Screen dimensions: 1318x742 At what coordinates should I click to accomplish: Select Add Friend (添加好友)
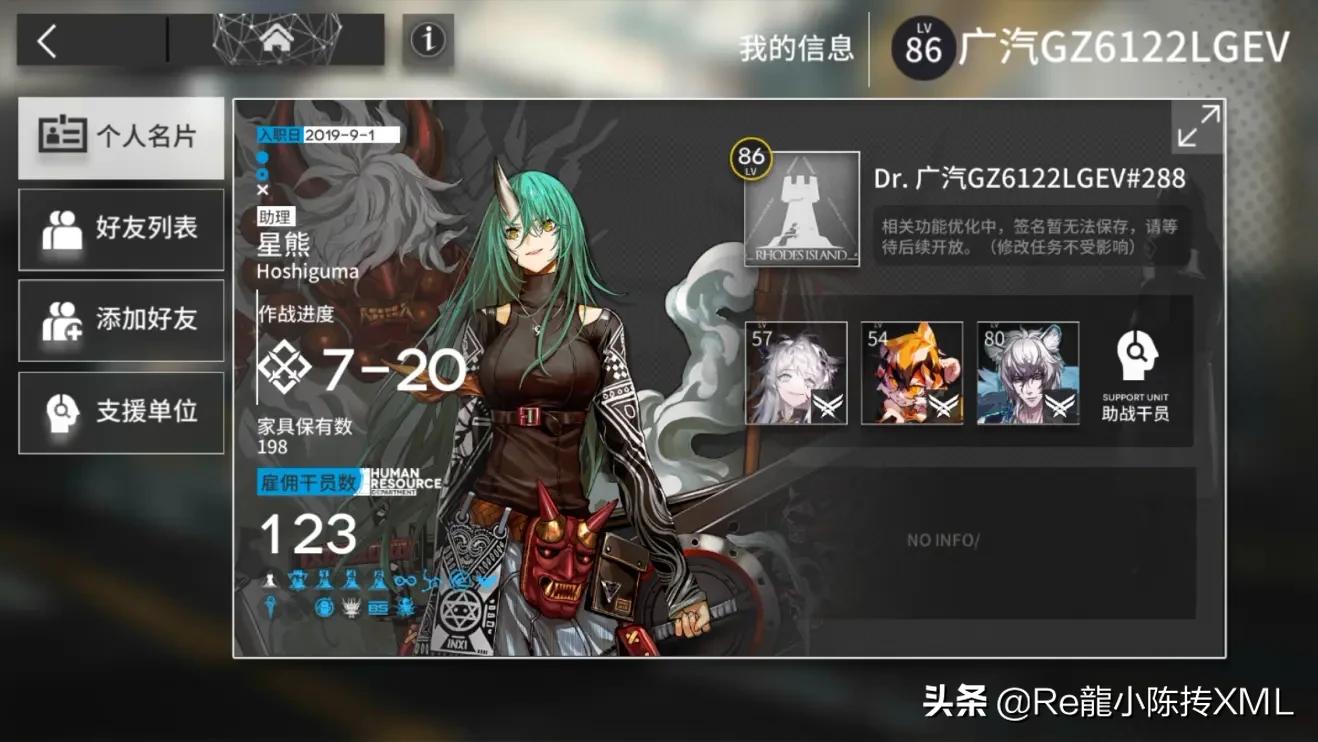pyautogui.click(x=120, y=321)
